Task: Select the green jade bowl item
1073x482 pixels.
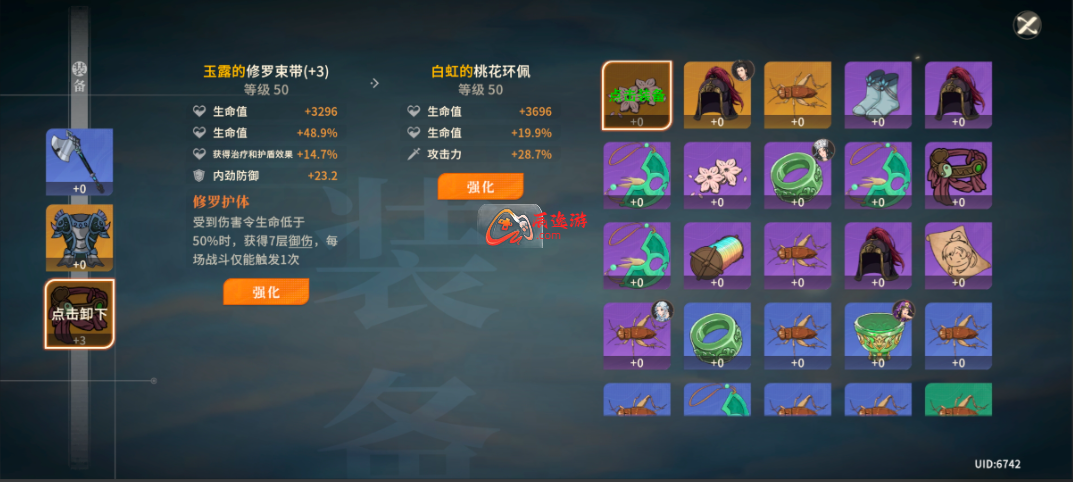Action: coord(877,335)
